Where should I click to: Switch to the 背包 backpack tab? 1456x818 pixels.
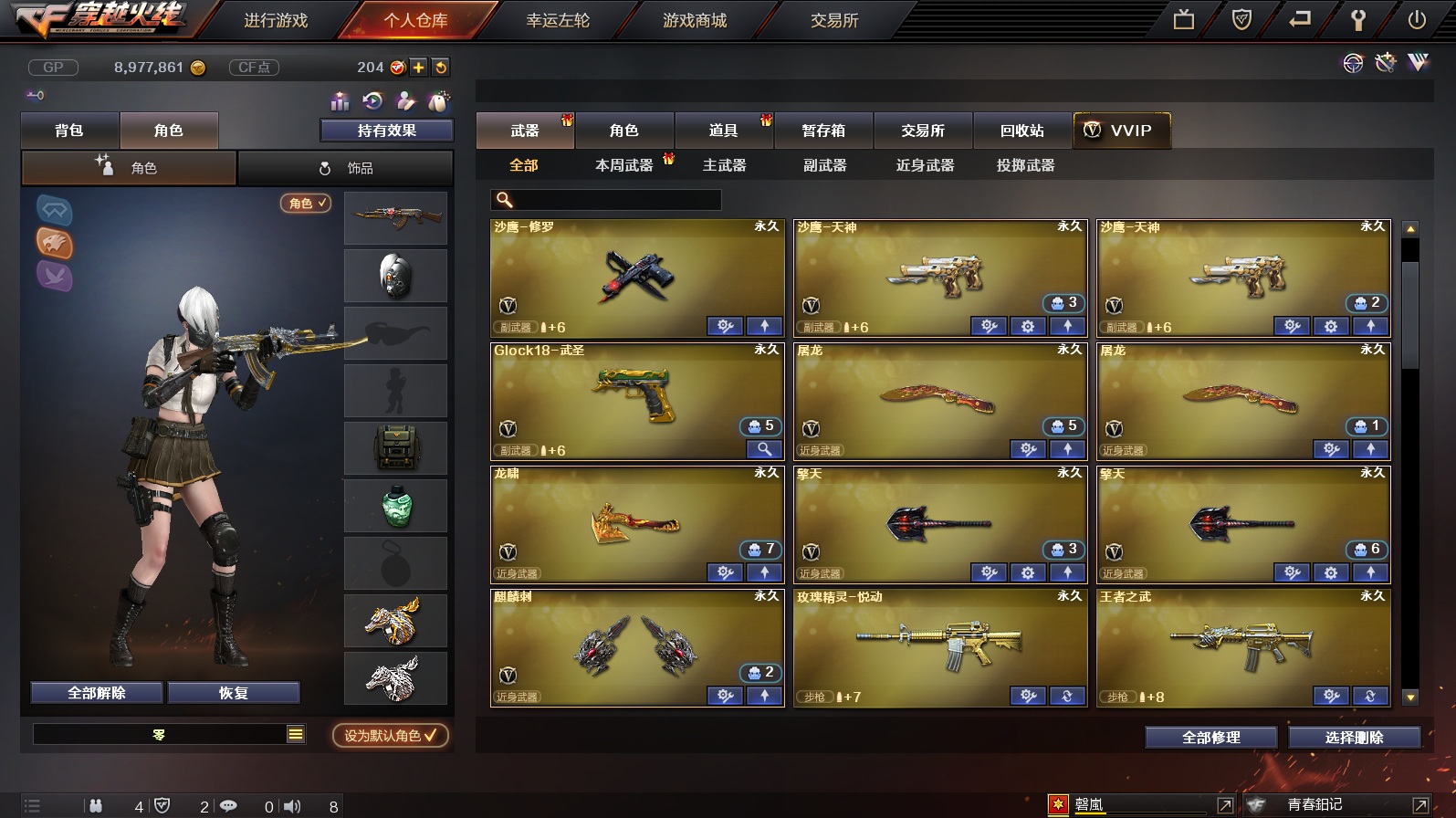click(69, 131)
